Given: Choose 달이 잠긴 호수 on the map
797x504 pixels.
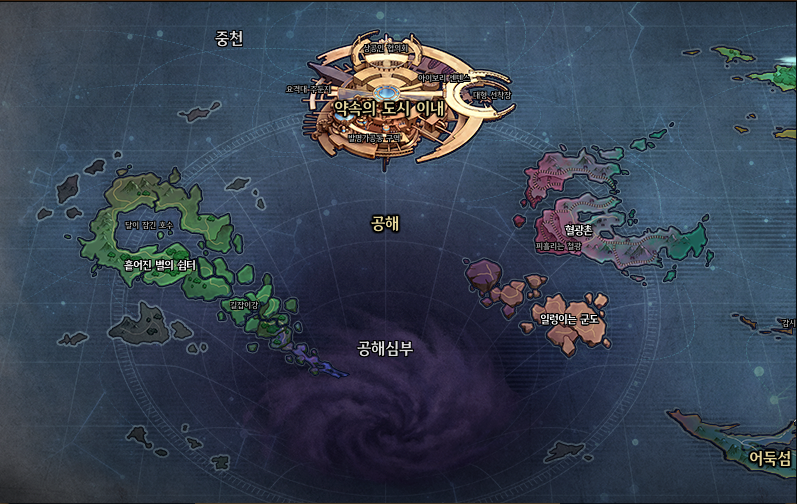Looking at the screenshot, I should click(x=148, y=226).
